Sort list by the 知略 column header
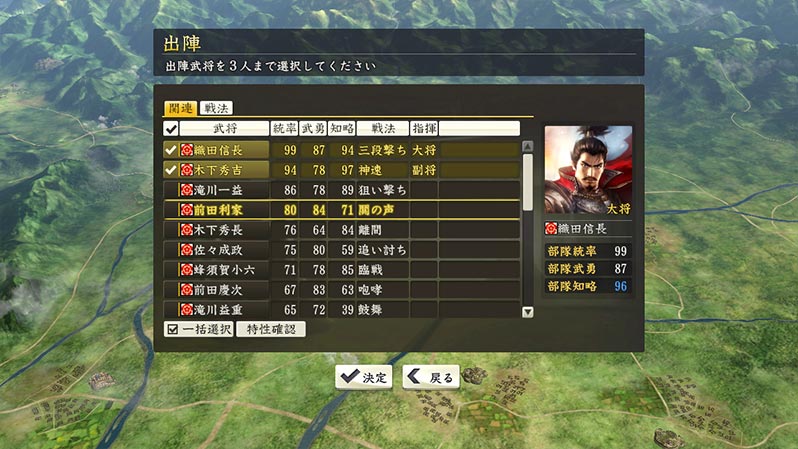798x449 pixels. [341, 128]
